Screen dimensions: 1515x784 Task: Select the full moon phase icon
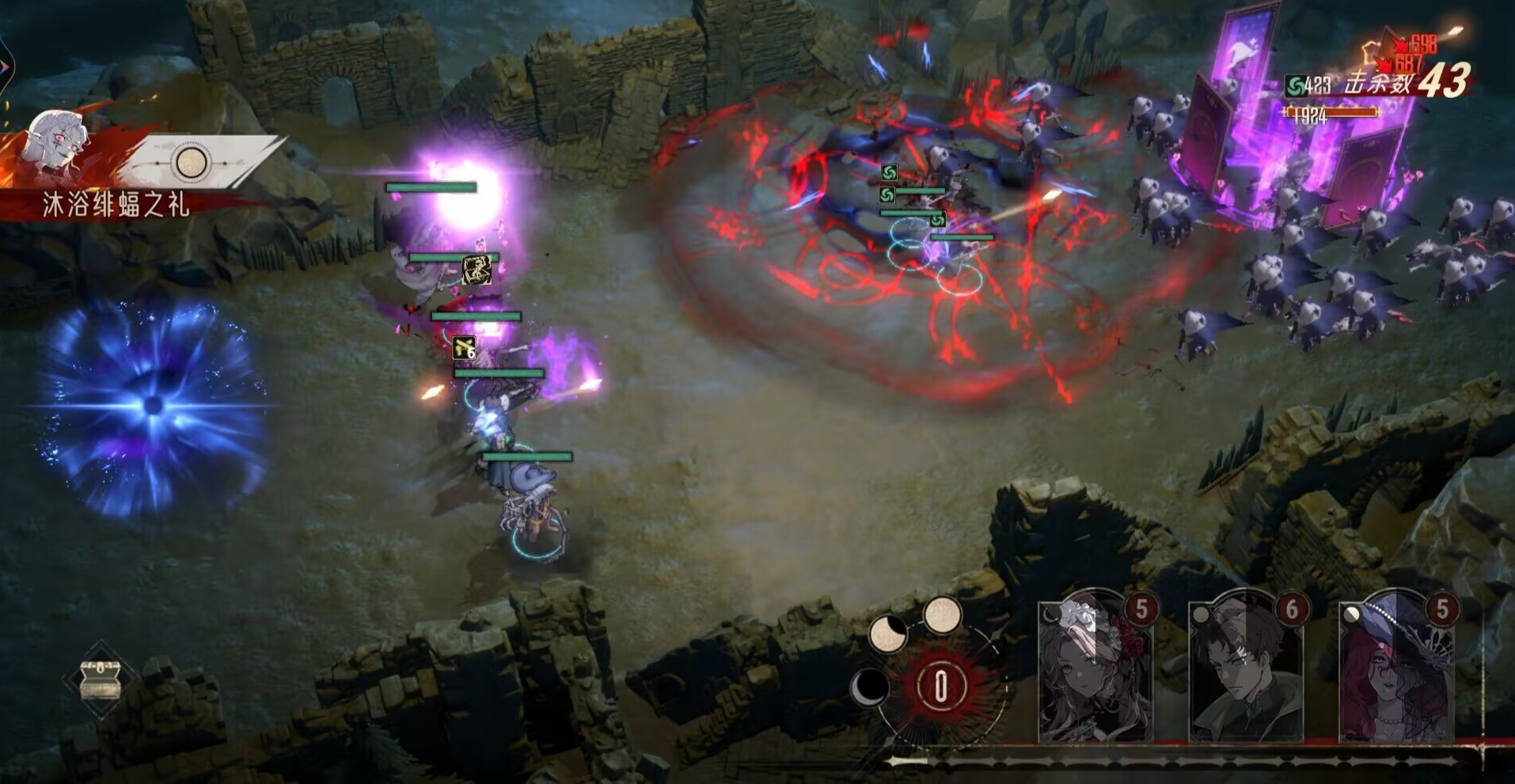pos(942,615)
